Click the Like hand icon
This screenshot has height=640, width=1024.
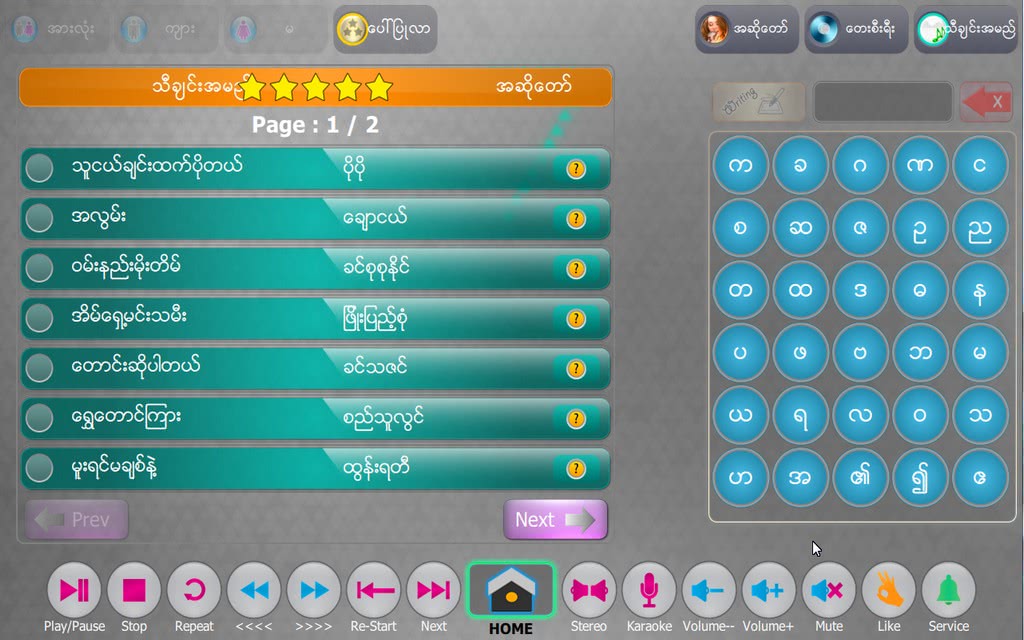click(x=888, y=590)
